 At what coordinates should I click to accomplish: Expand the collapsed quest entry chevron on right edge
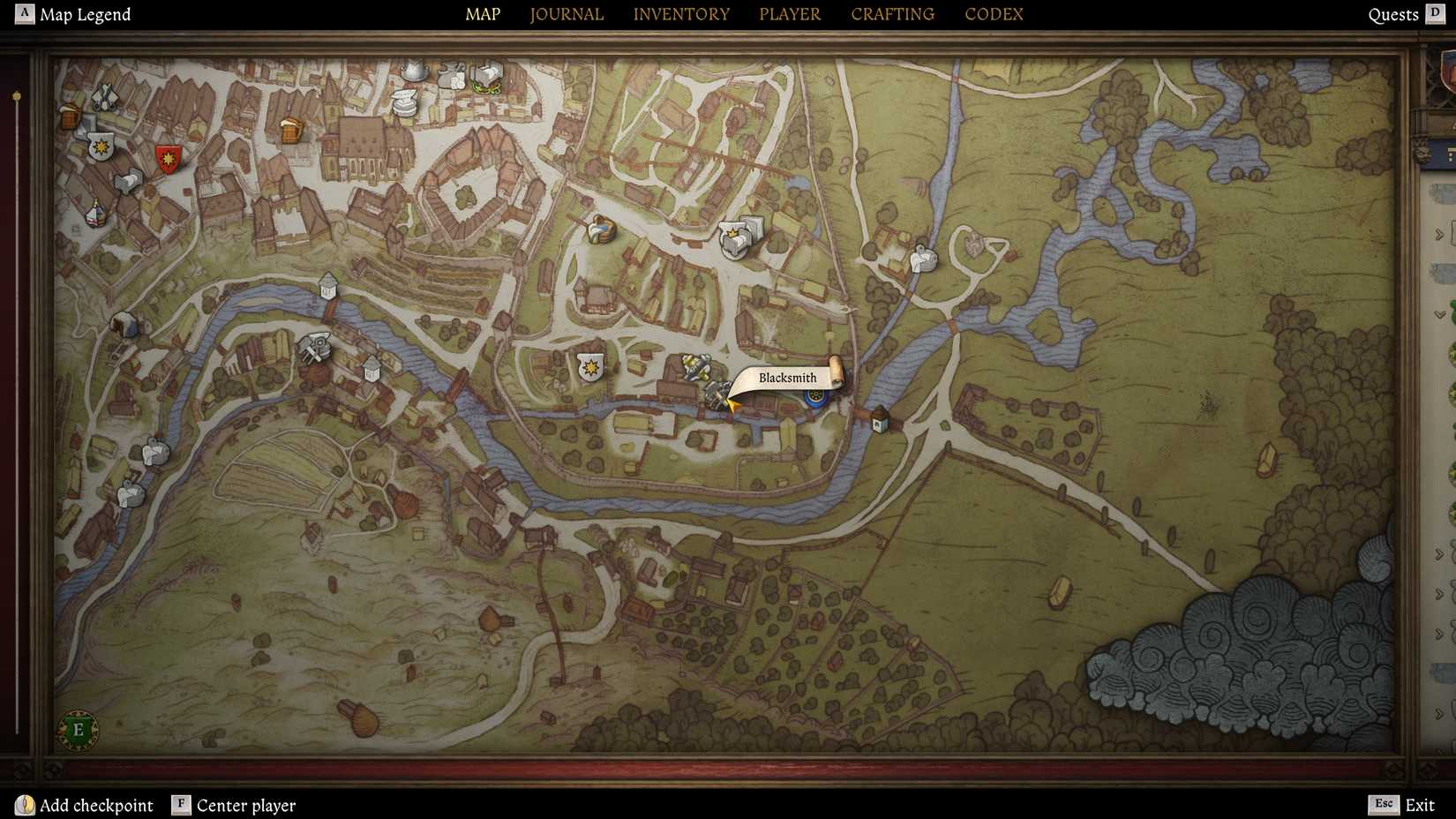click(1439, 234)
